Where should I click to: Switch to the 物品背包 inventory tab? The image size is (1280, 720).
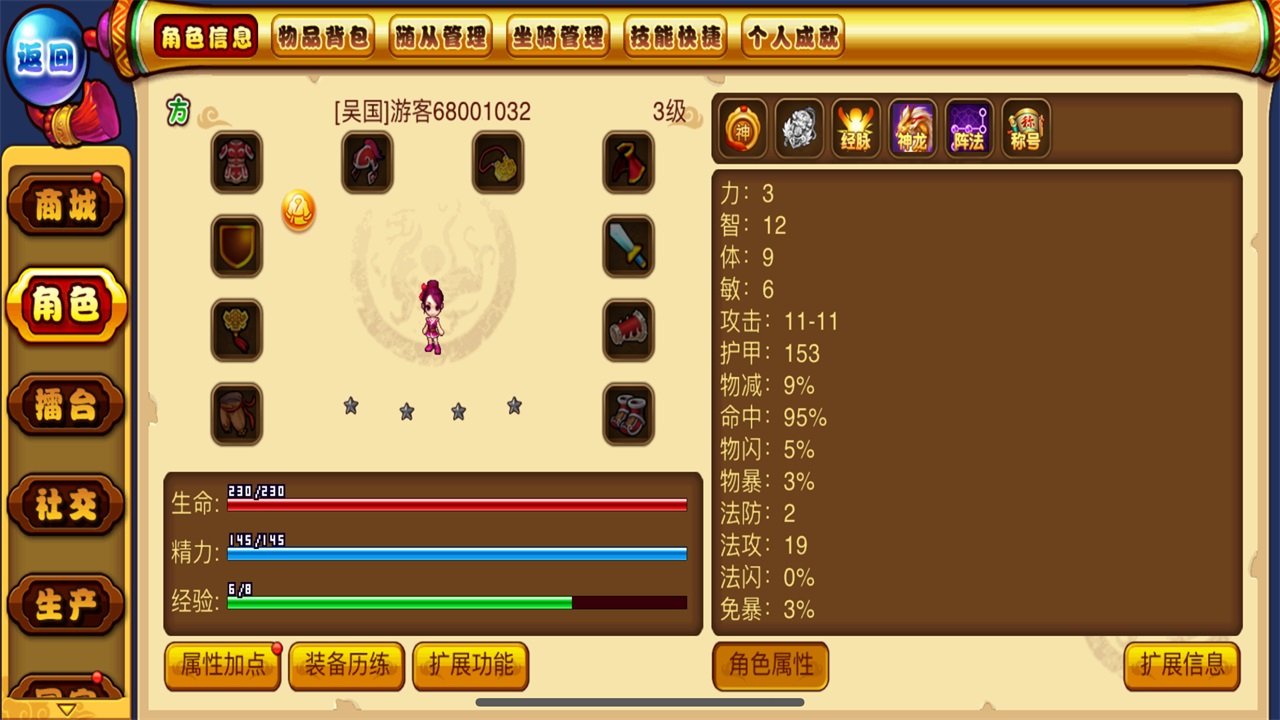coord(323,34)
